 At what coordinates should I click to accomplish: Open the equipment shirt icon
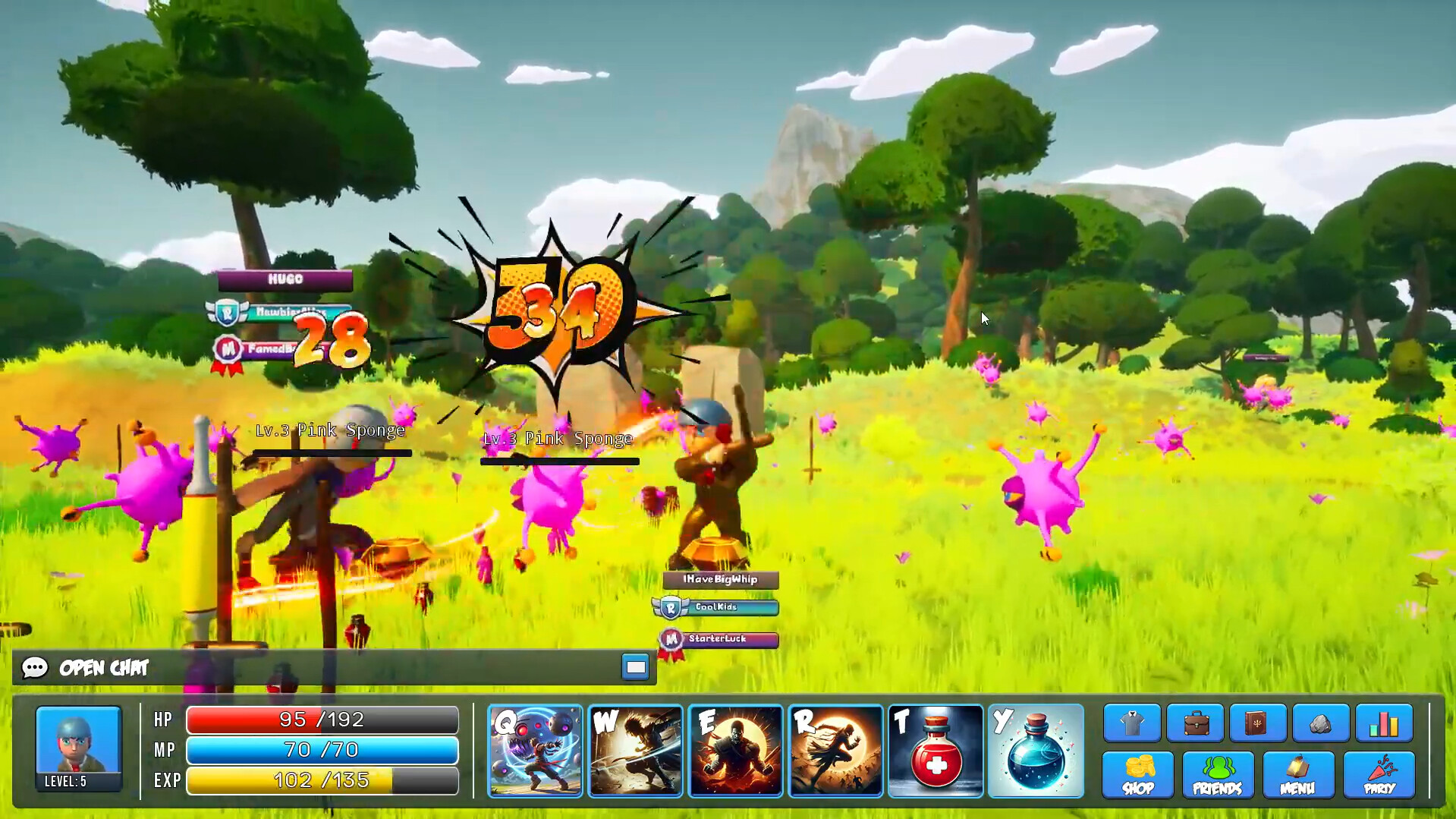pos(1130,723)
